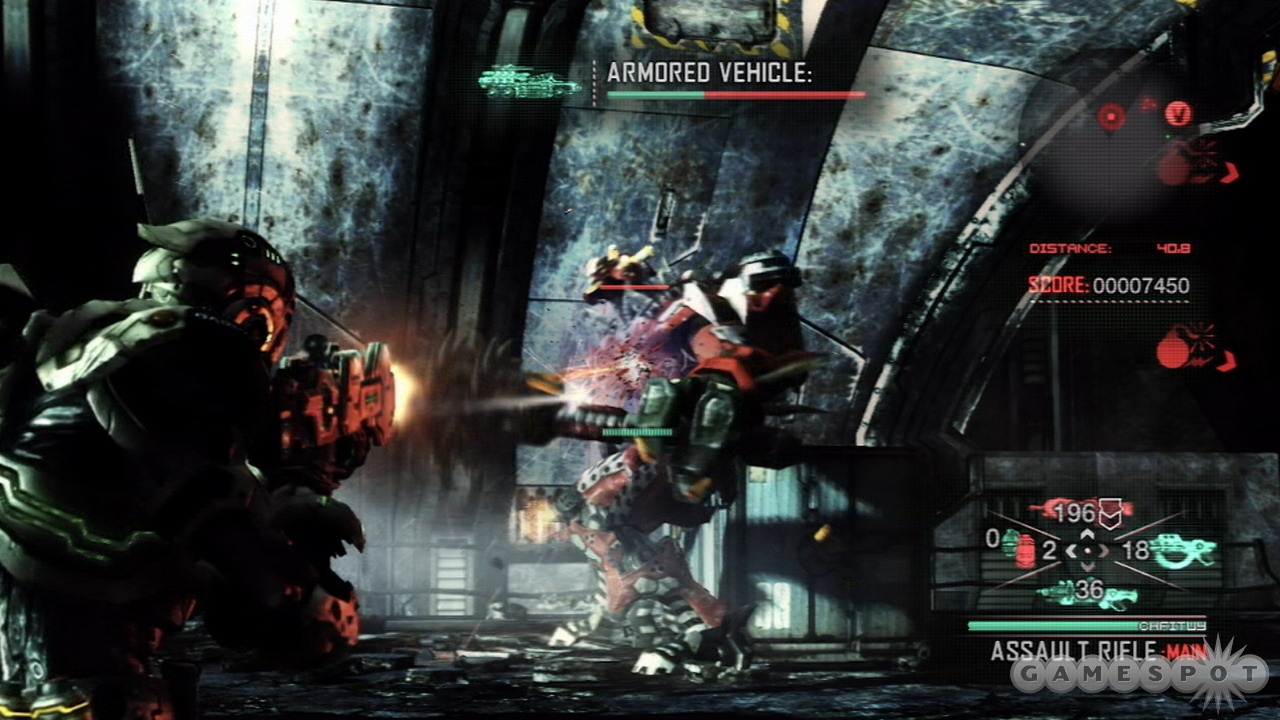Click the GameSpot watermark logo

tap(1138, 676)
